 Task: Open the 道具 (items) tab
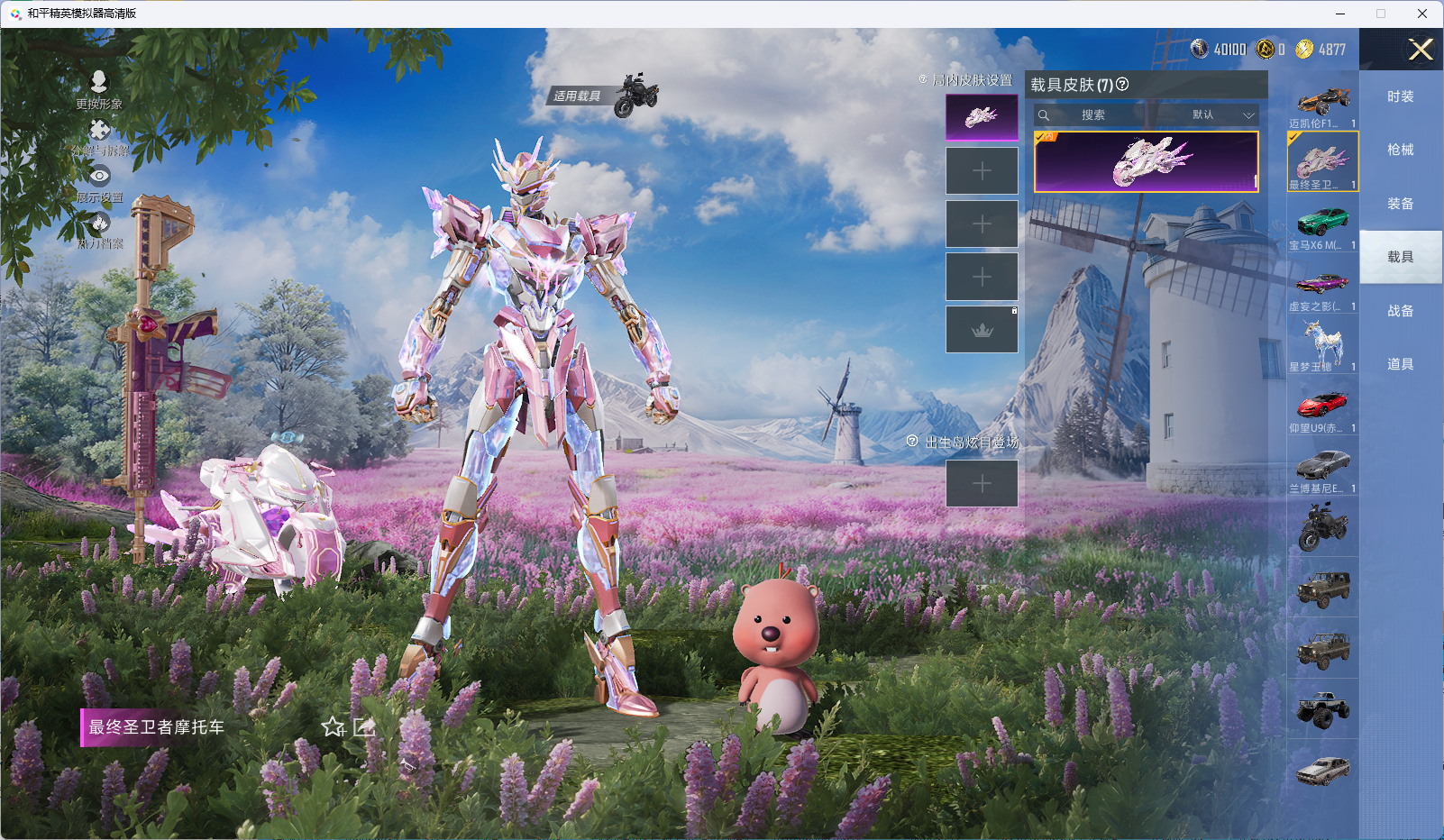(x=1400, y=364)
